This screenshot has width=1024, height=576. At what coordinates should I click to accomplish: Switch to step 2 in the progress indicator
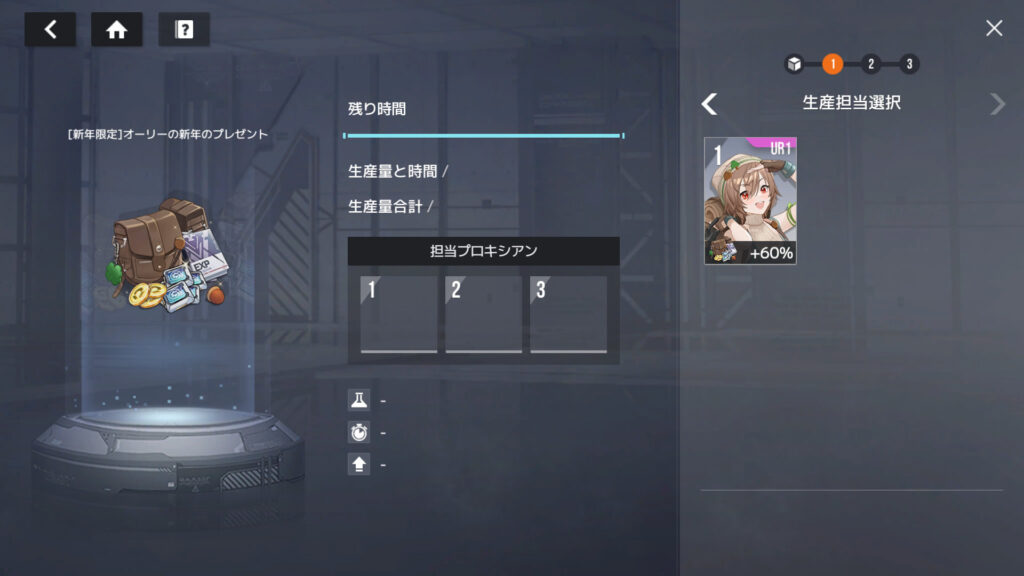[870, 64]
